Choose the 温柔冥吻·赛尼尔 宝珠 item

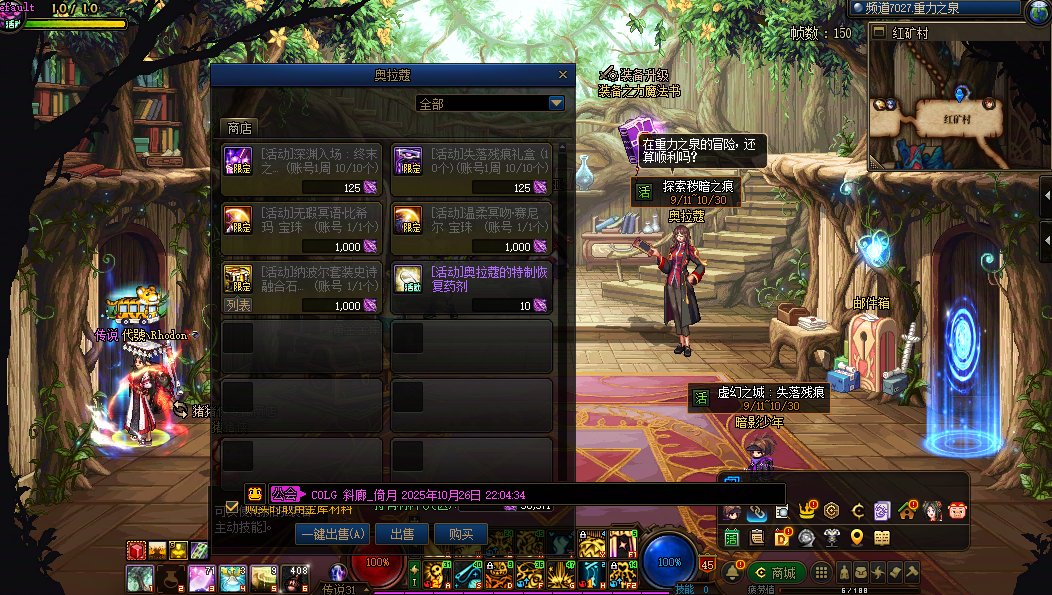tap(472, 228)
